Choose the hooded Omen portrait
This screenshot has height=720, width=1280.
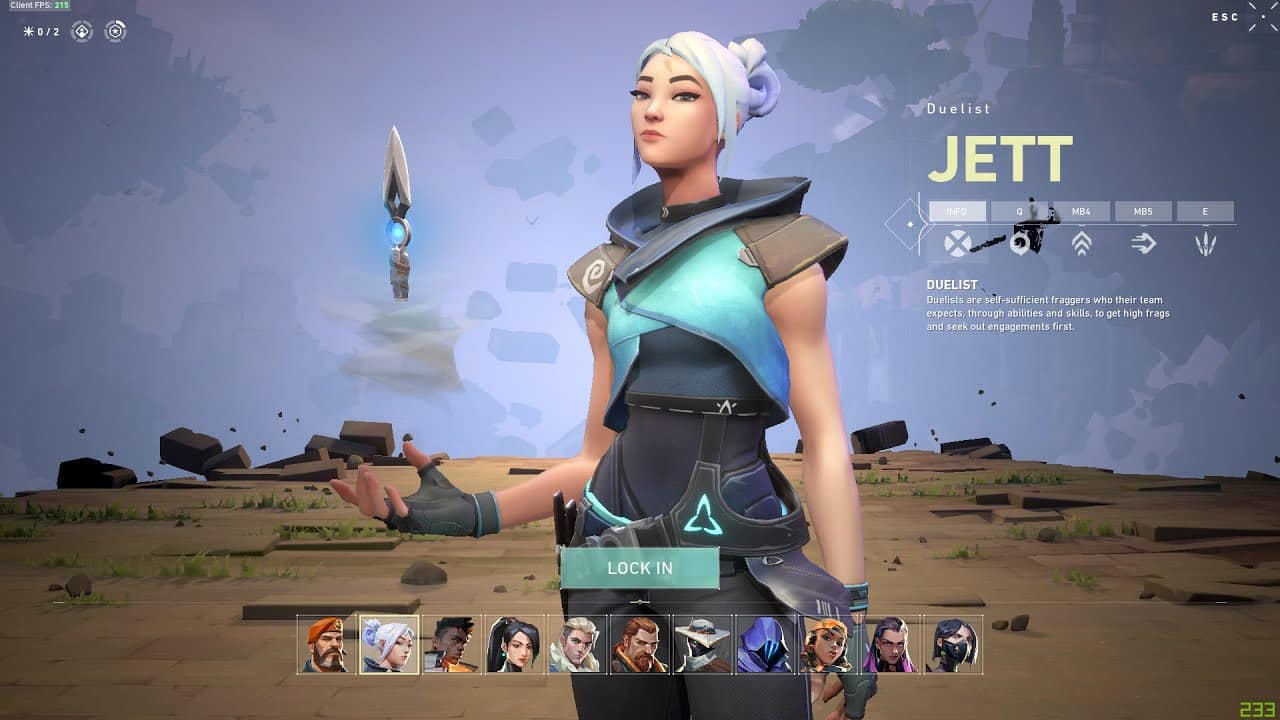(x=765, y=644)
